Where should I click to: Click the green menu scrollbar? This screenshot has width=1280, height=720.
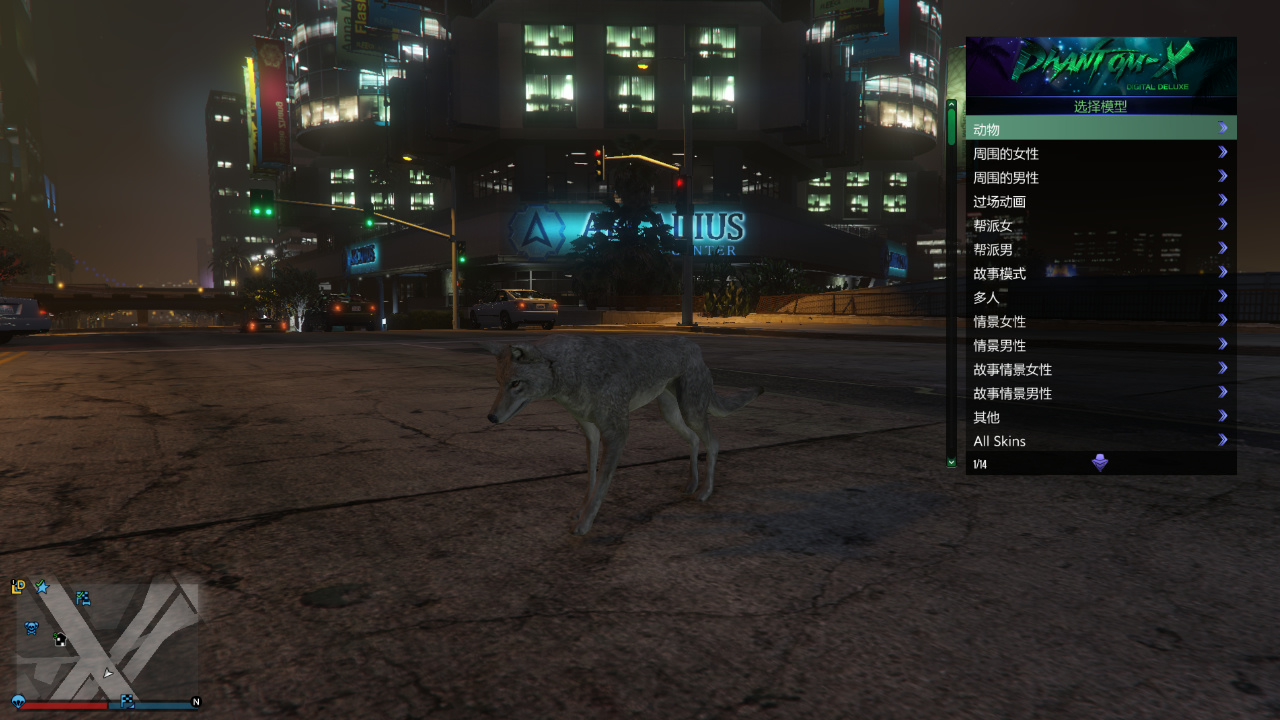click(951, 127)
